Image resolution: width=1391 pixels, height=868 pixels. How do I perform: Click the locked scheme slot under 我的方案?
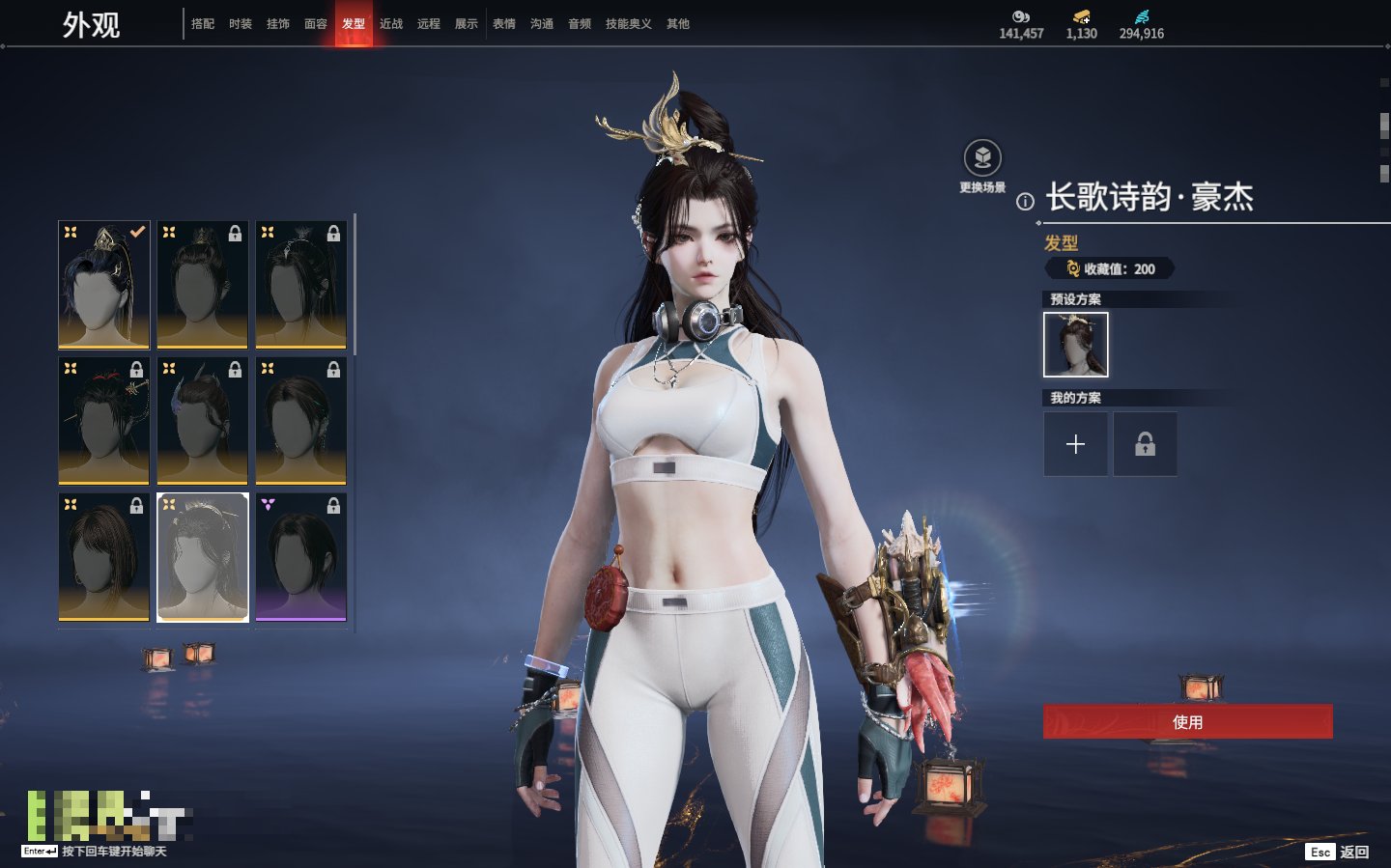pyautogui.click(x=1145, y=444)
